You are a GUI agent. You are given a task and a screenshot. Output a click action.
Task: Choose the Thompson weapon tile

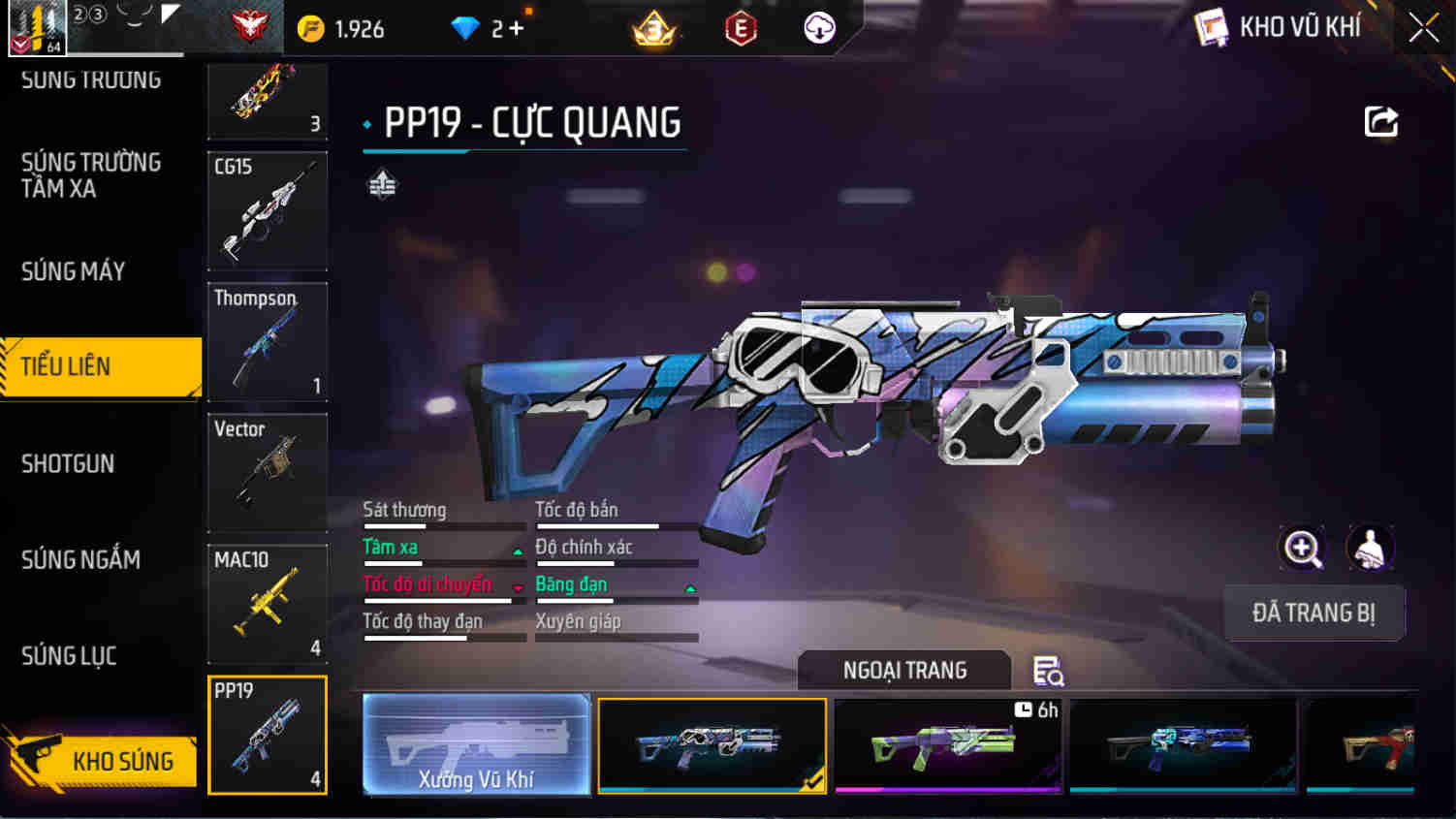(268, 341)
